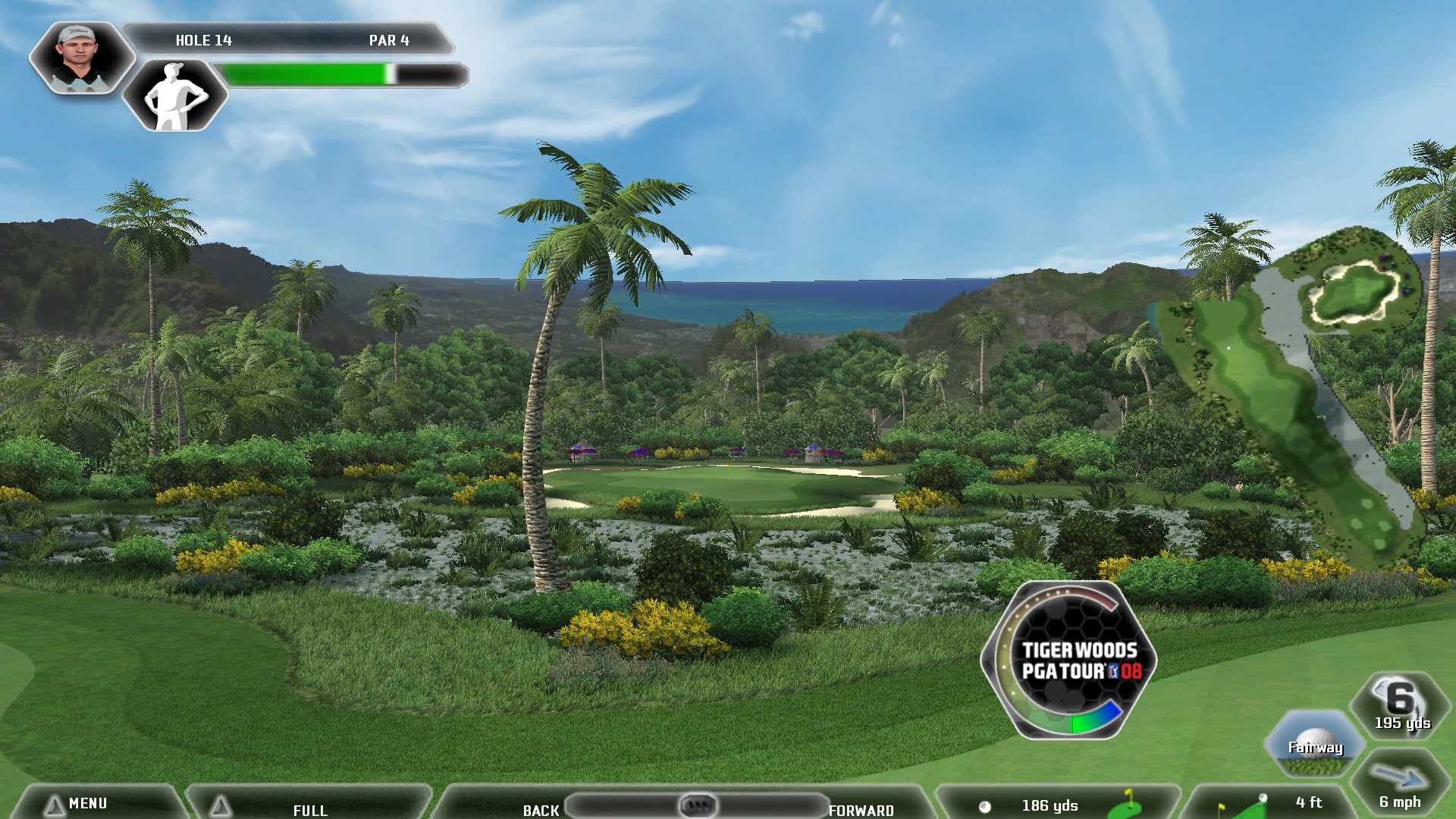
Task: Click the ball position slider handle
Action: (698, 805)
